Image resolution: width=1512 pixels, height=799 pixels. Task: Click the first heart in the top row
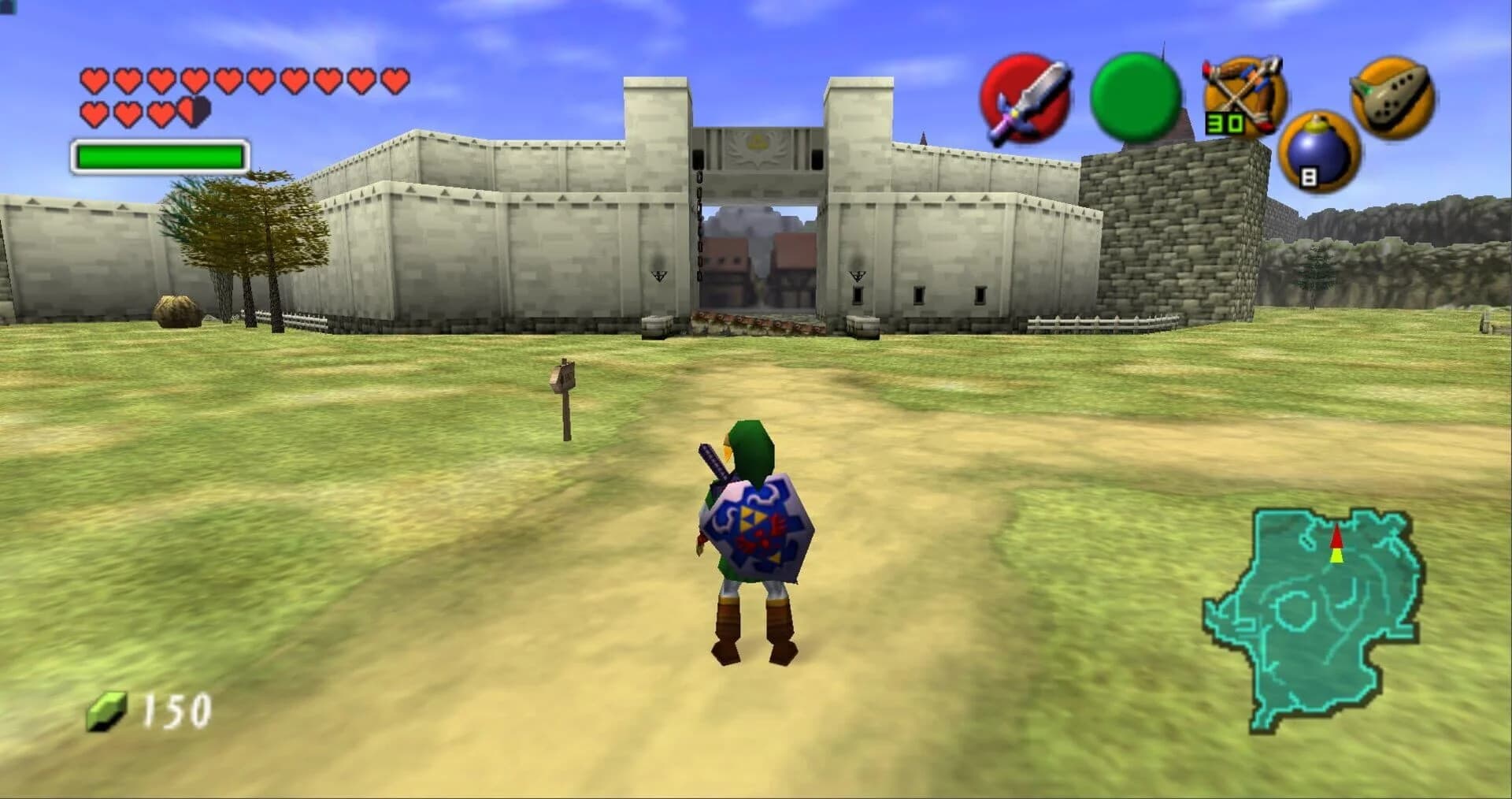click(94, 80)
